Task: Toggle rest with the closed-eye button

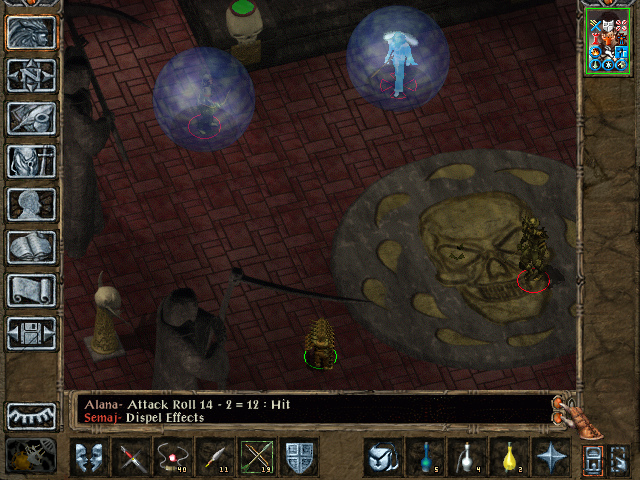Action: tap(31, 416)
